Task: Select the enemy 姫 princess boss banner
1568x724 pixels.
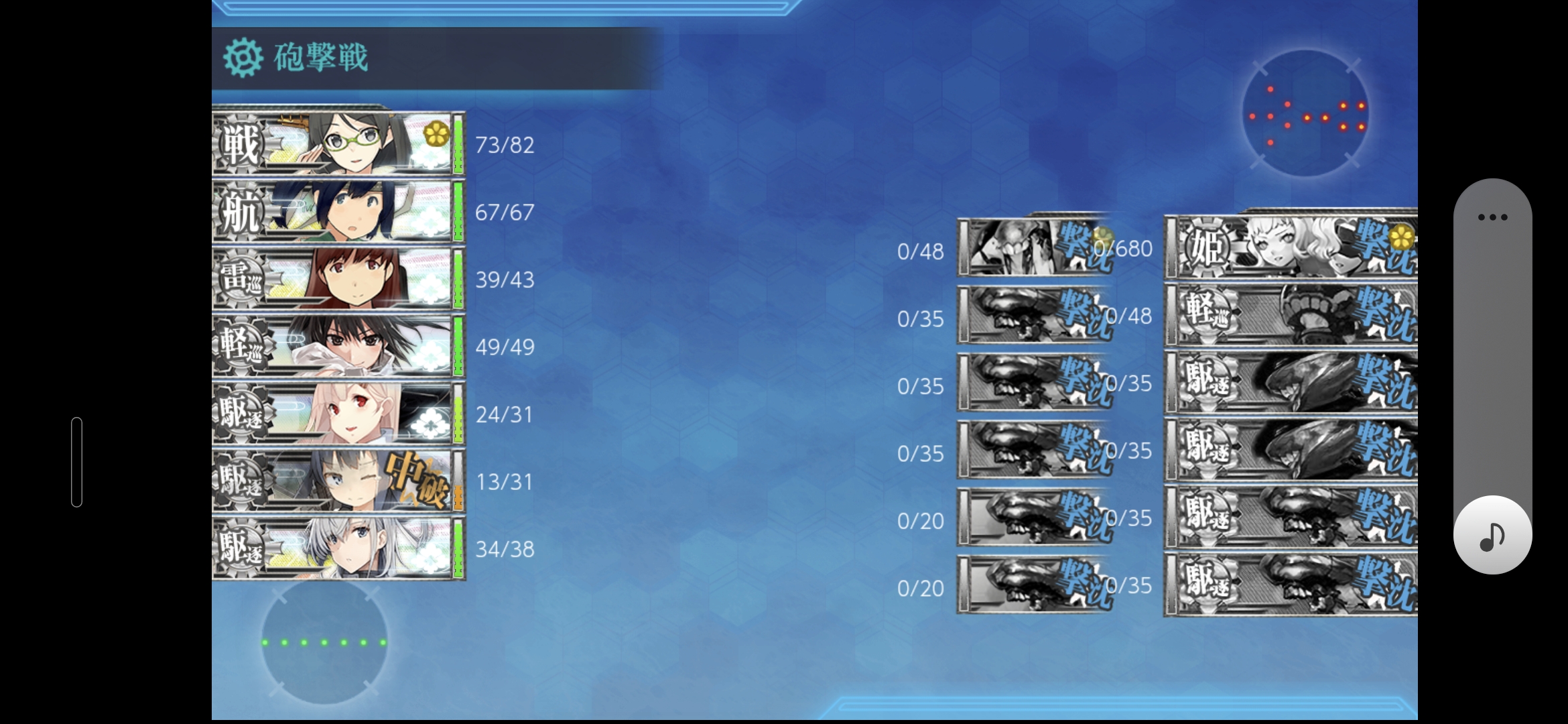Action: point(1291,247)
